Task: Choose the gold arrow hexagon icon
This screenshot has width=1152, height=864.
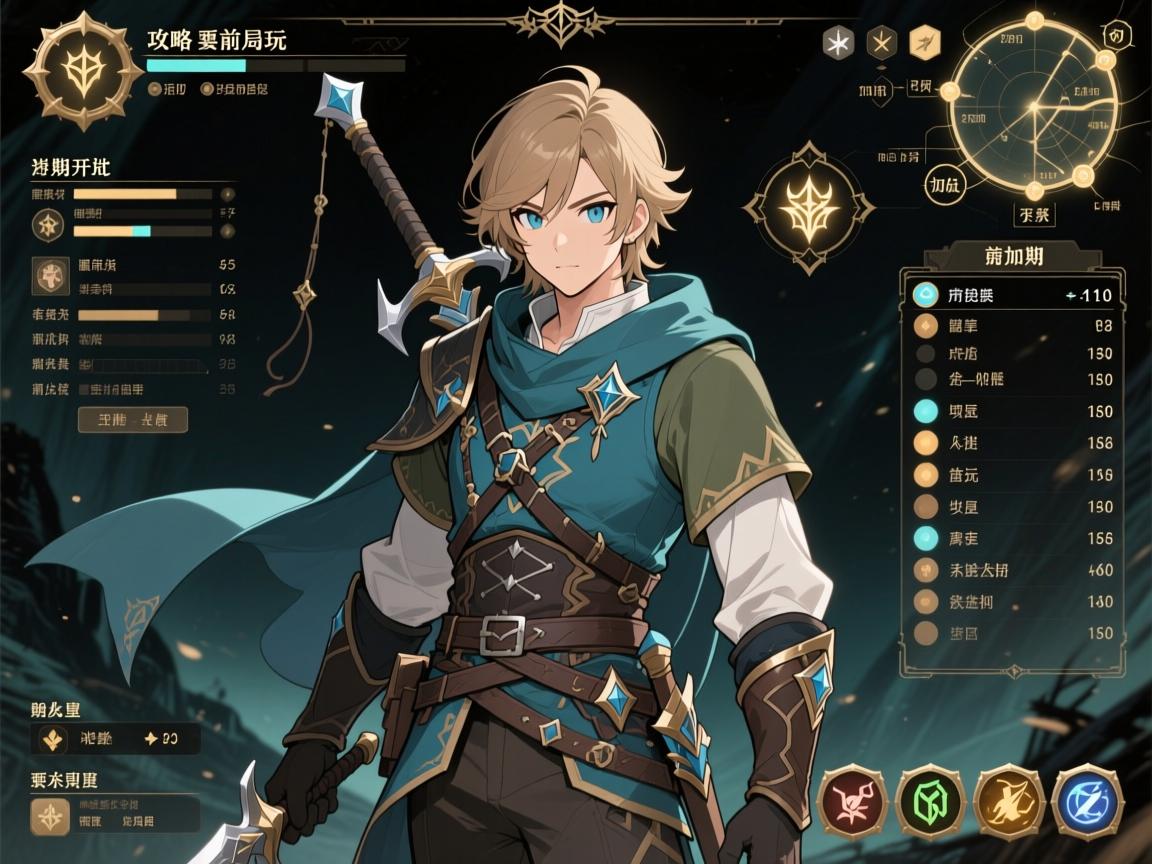Action: pyautogui.click(x=924, y=42)
